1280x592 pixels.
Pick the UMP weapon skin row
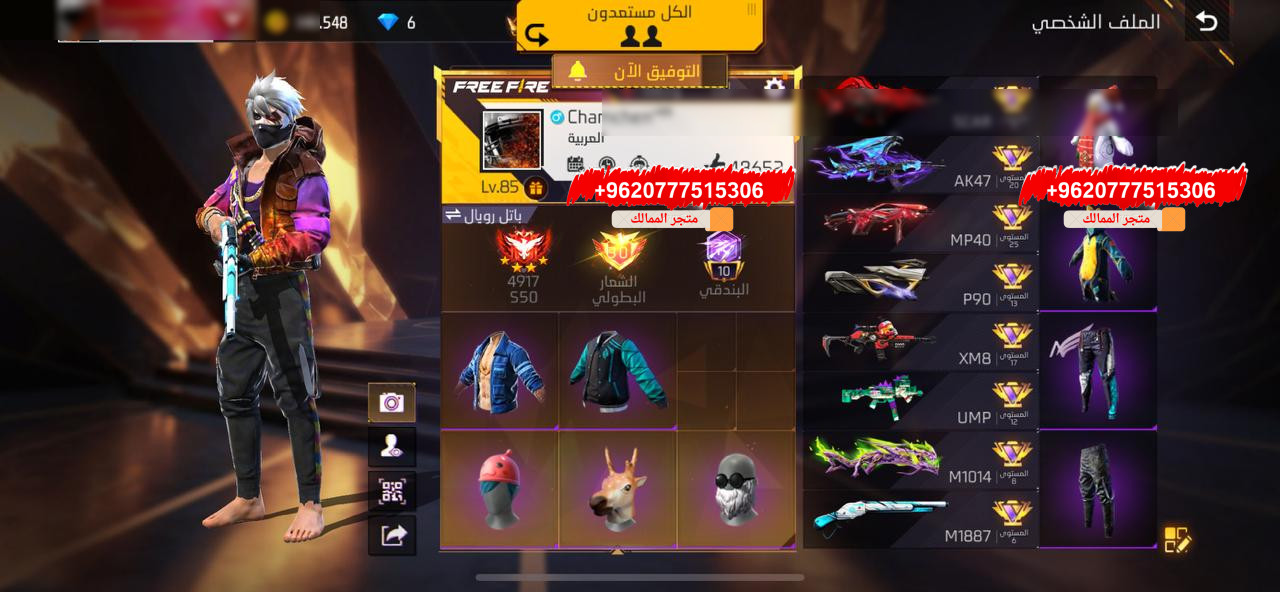[x=920, y=401]
